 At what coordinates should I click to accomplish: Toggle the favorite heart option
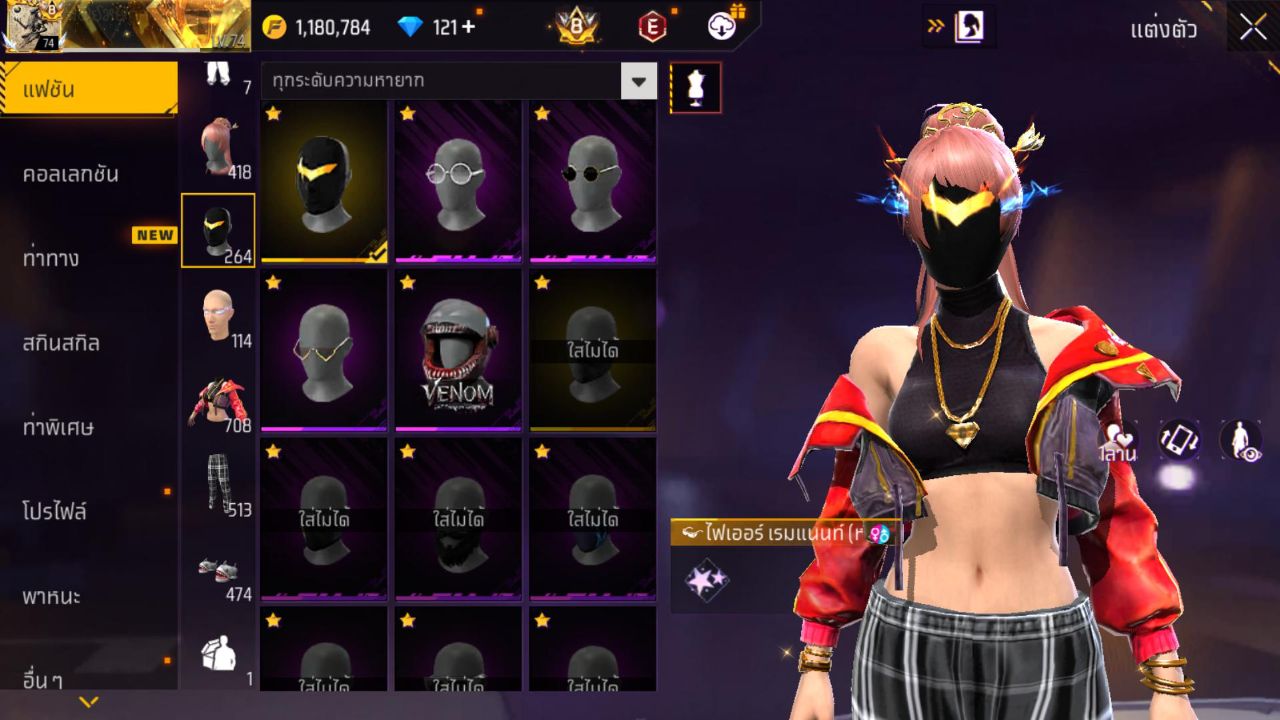[1117, 434]
